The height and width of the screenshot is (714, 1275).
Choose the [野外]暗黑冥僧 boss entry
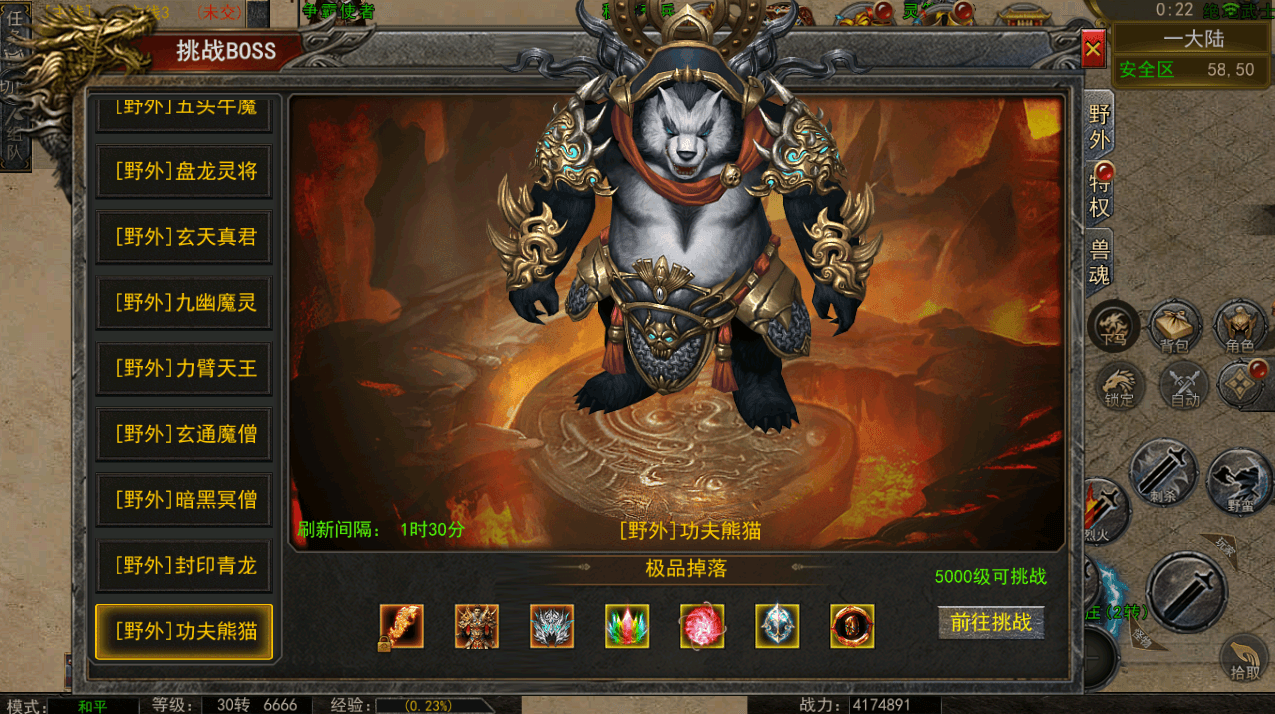[x=185, y=499]
